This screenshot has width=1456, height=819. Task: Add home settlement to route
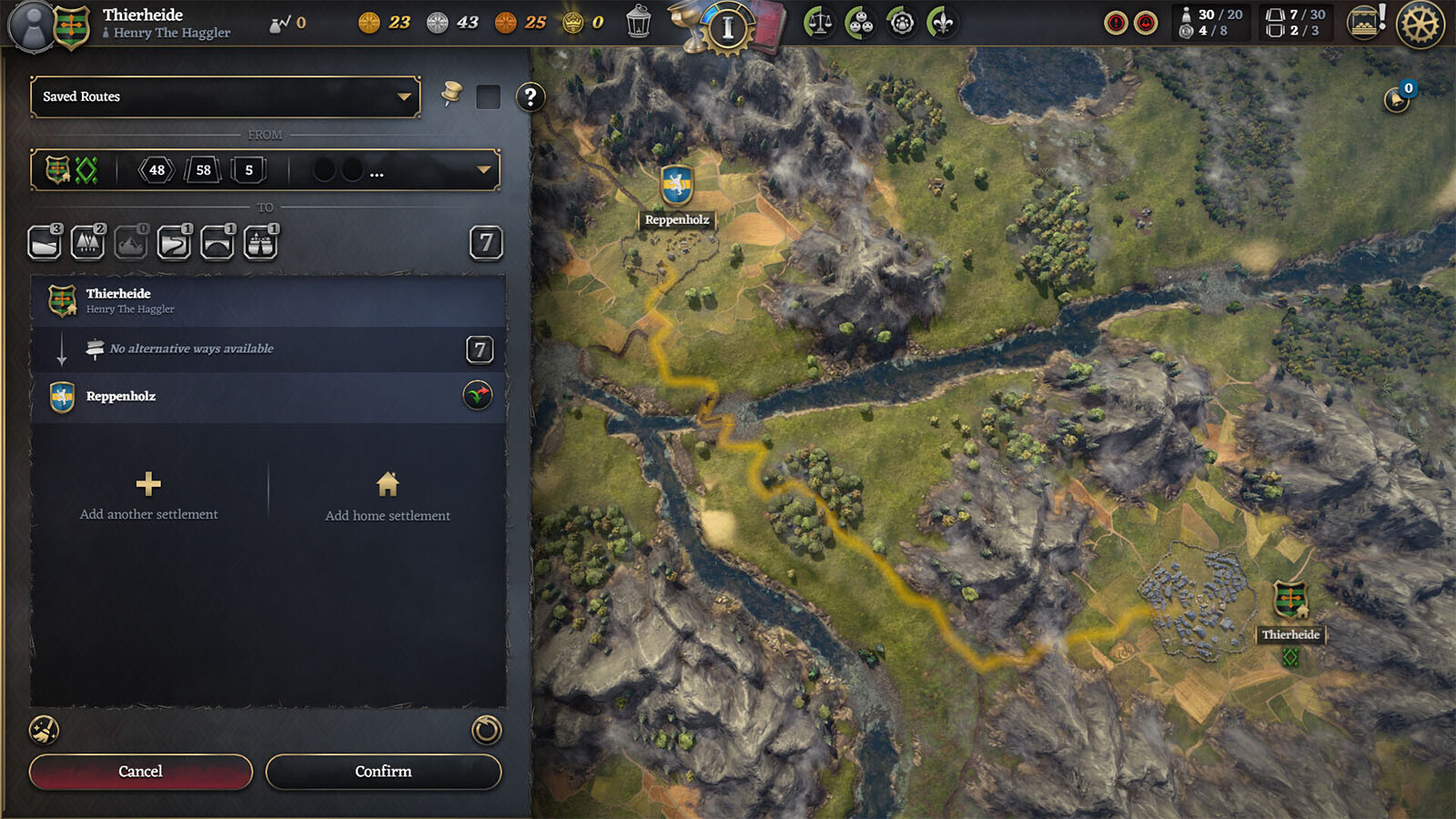click(388, 497)
